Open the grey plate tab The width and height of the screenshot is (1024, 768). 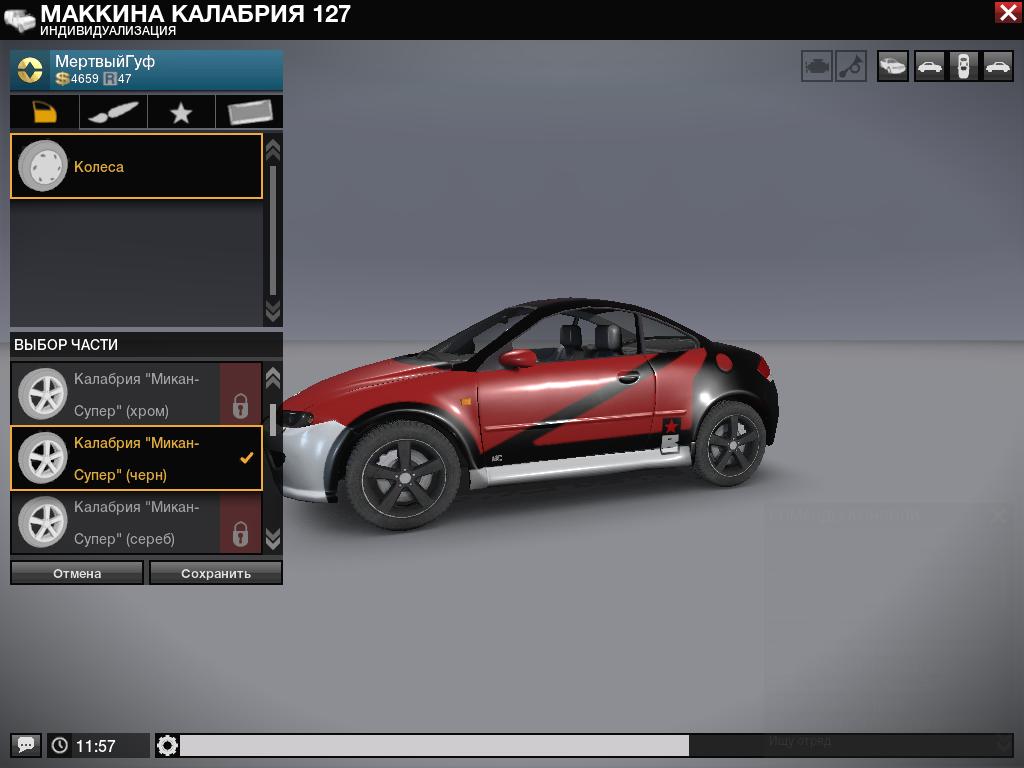(249, 112)
